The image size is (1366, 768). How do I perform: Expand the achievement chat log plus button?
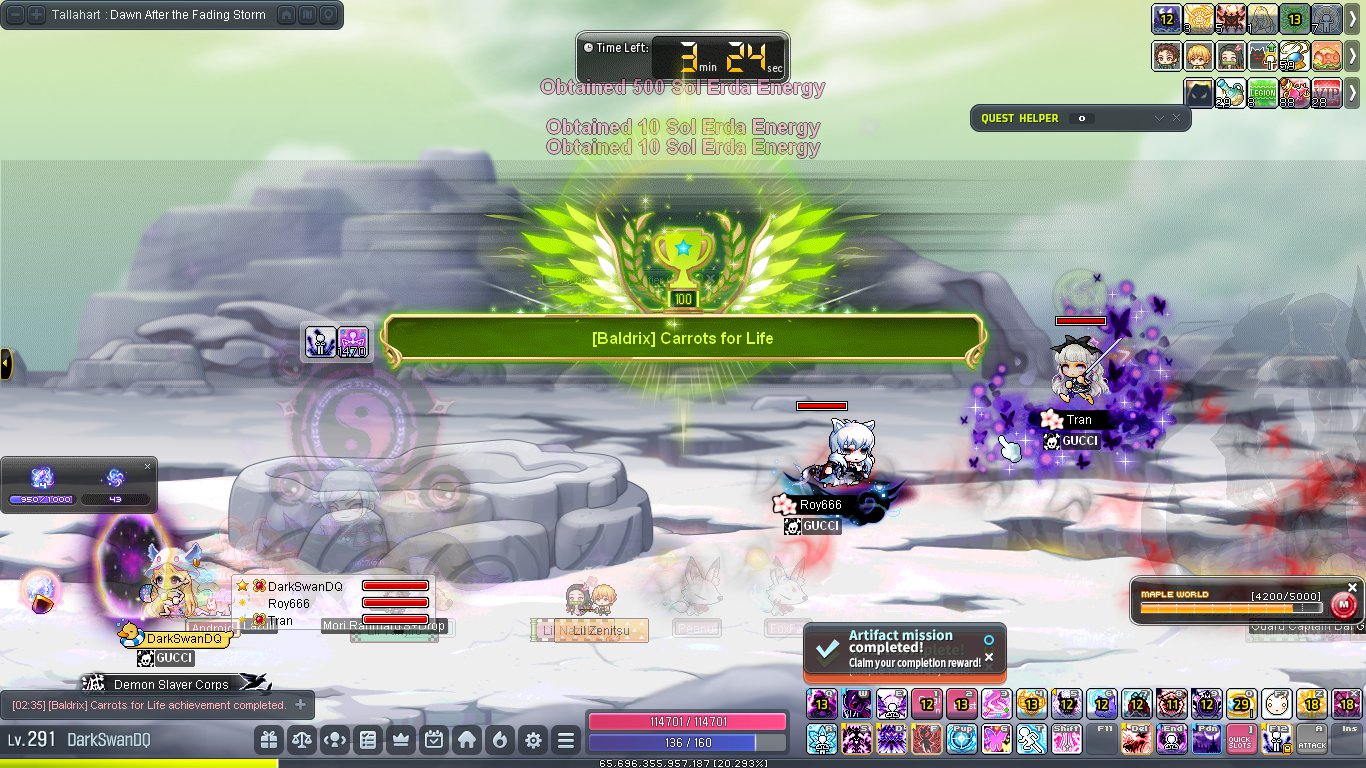[300, 705]
